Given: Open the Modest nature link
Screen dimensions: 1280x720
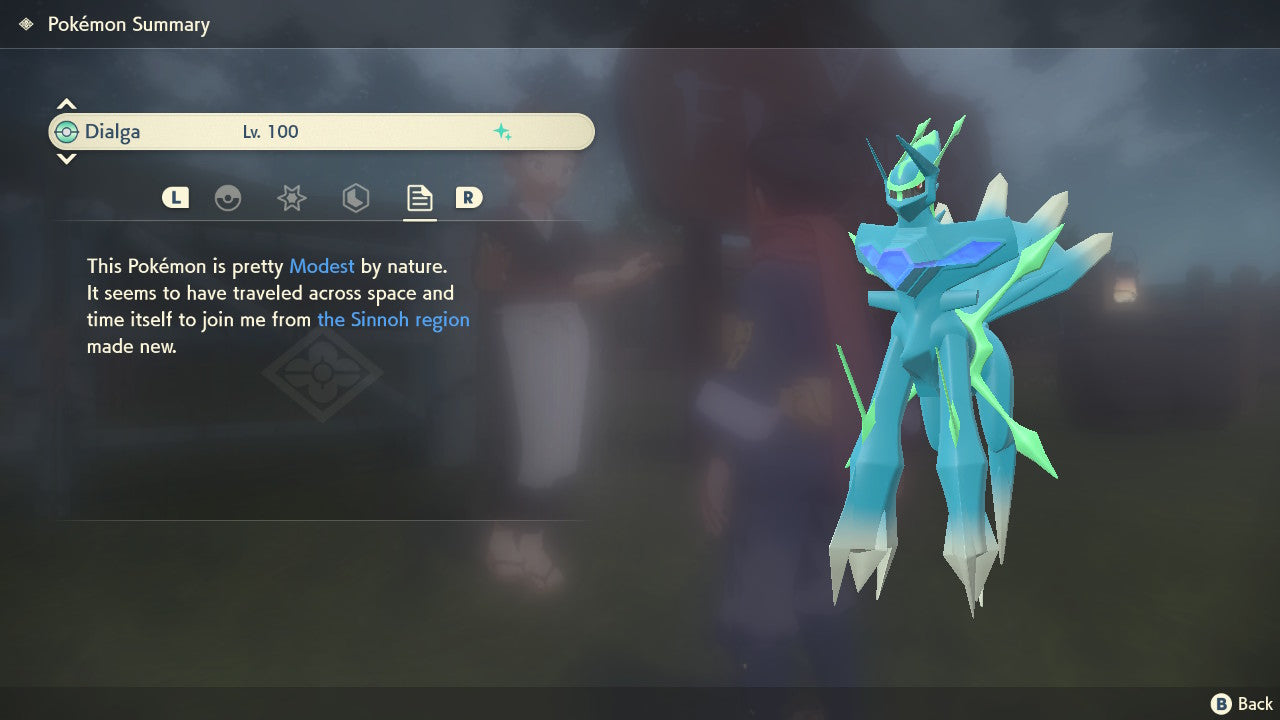Looking at the screenshot, I should pos(321,266).
